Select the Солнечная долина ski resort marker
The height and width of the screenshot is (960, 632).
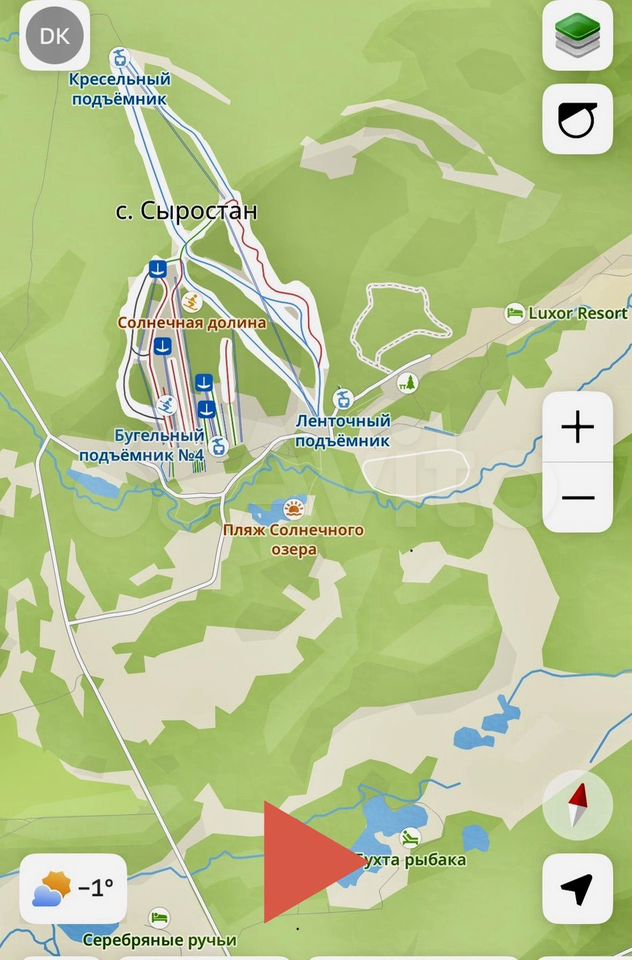tap(193, 301)
